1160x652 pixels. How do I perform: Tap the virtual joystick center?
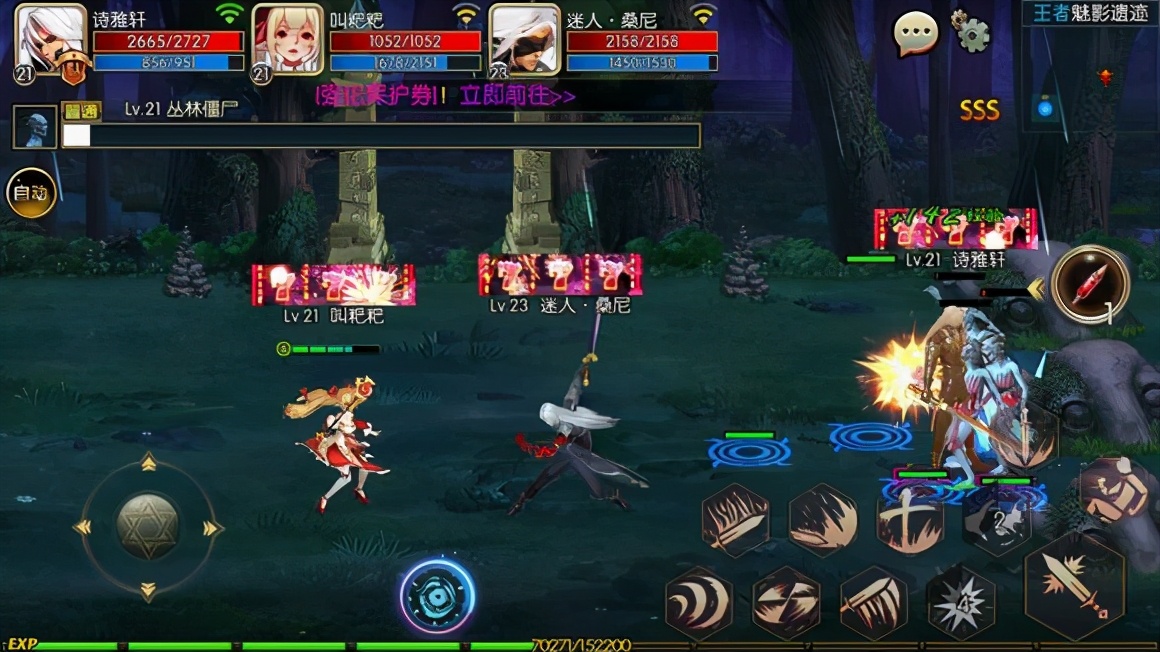click(x=148, y=526)
